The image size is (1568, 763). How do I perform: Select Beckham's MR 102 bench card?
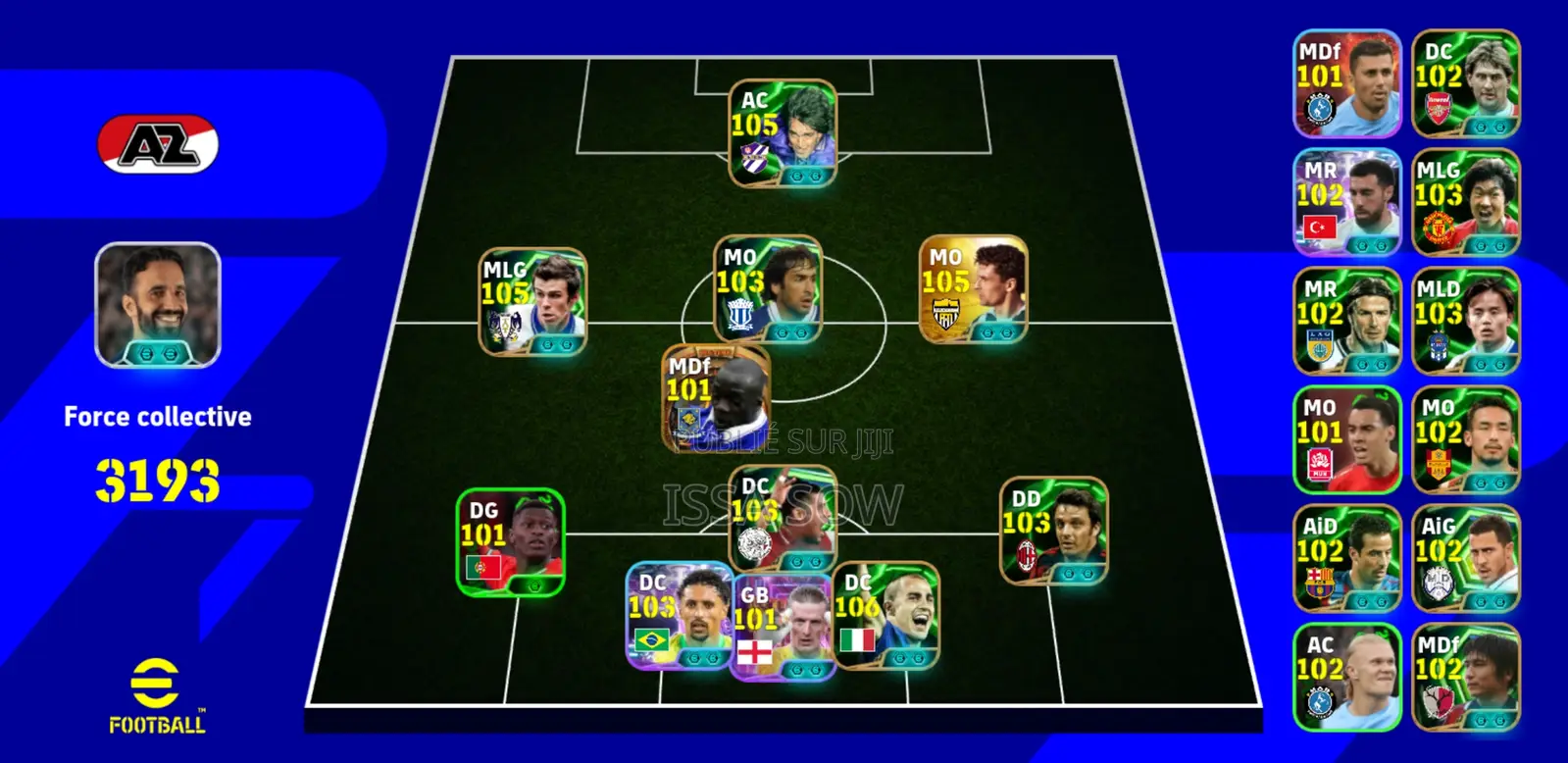tap(1346, 319)
